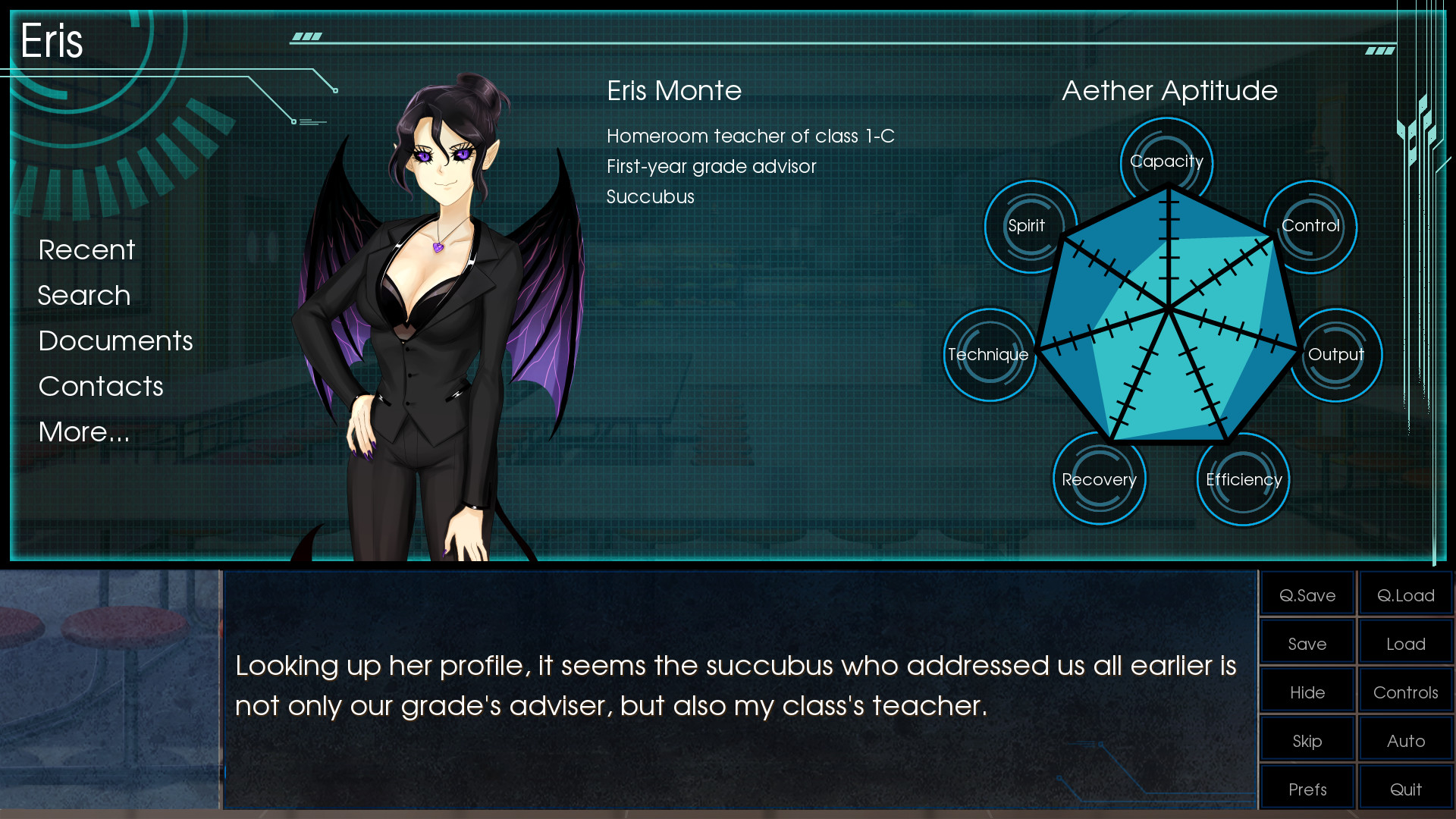Viewport: 1456px width, 819px height.
Task: Hide the dialogue interface
Action: (x=1307, y=691)
